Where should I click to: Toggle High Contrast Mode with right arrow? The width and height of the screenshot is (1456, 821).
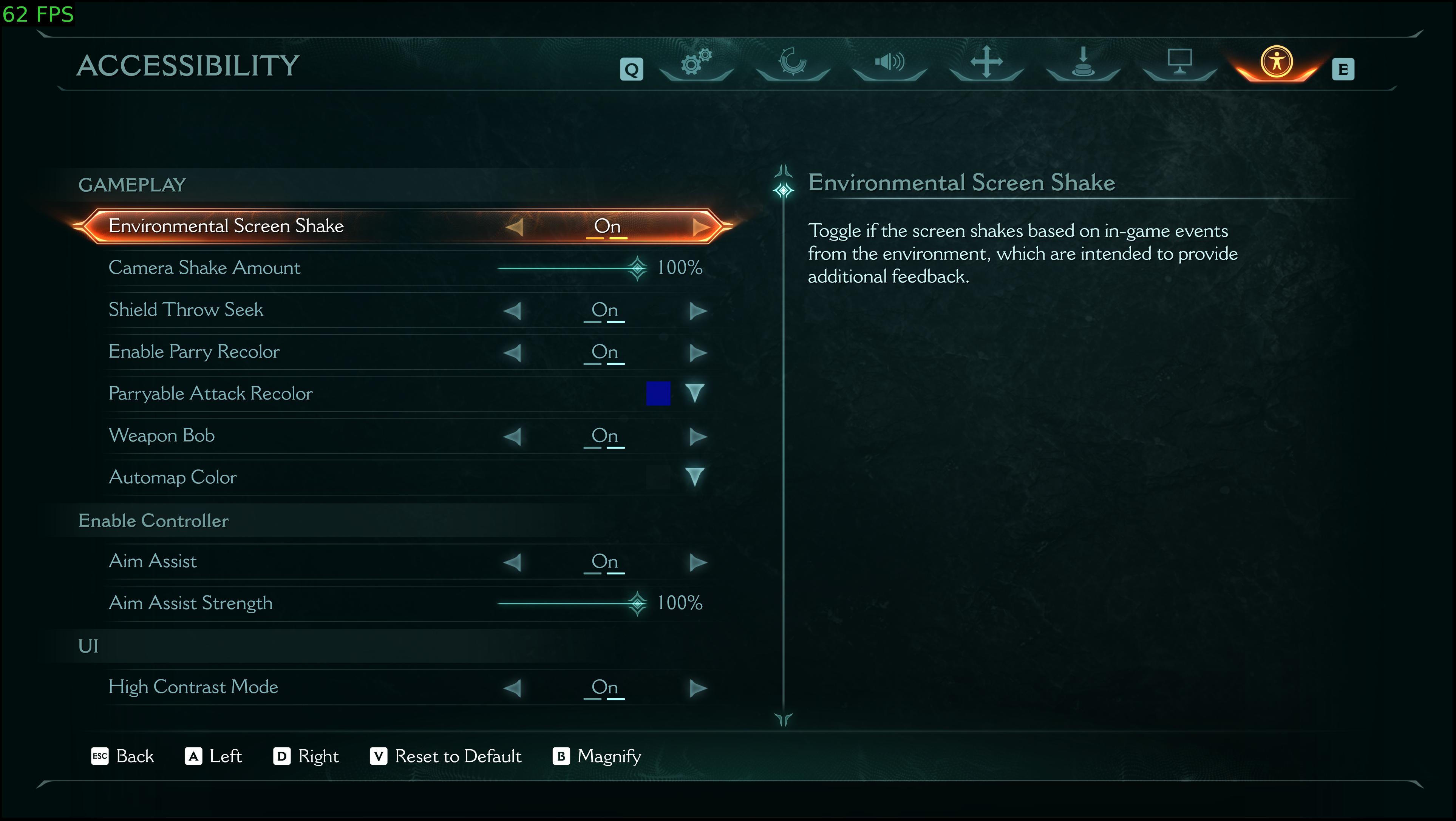point(698,688)
